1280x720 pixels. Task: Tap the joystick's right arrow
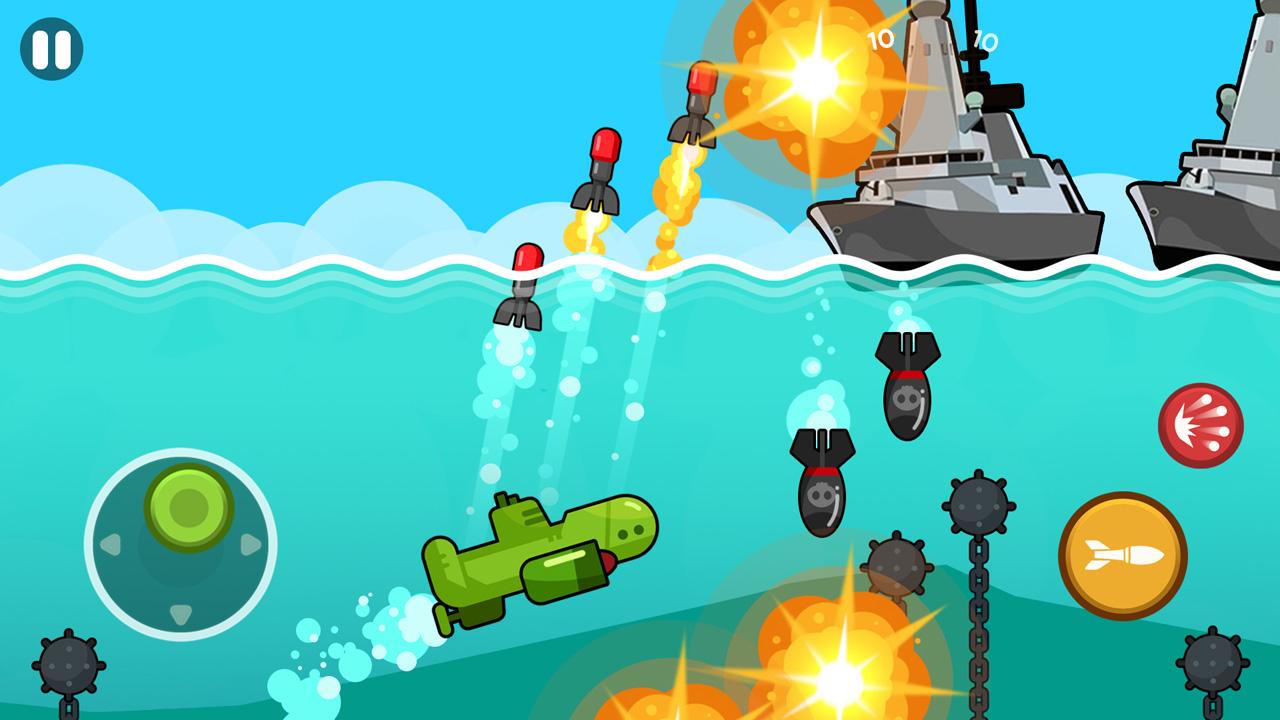pyautogui.click(x=251, y=545)
